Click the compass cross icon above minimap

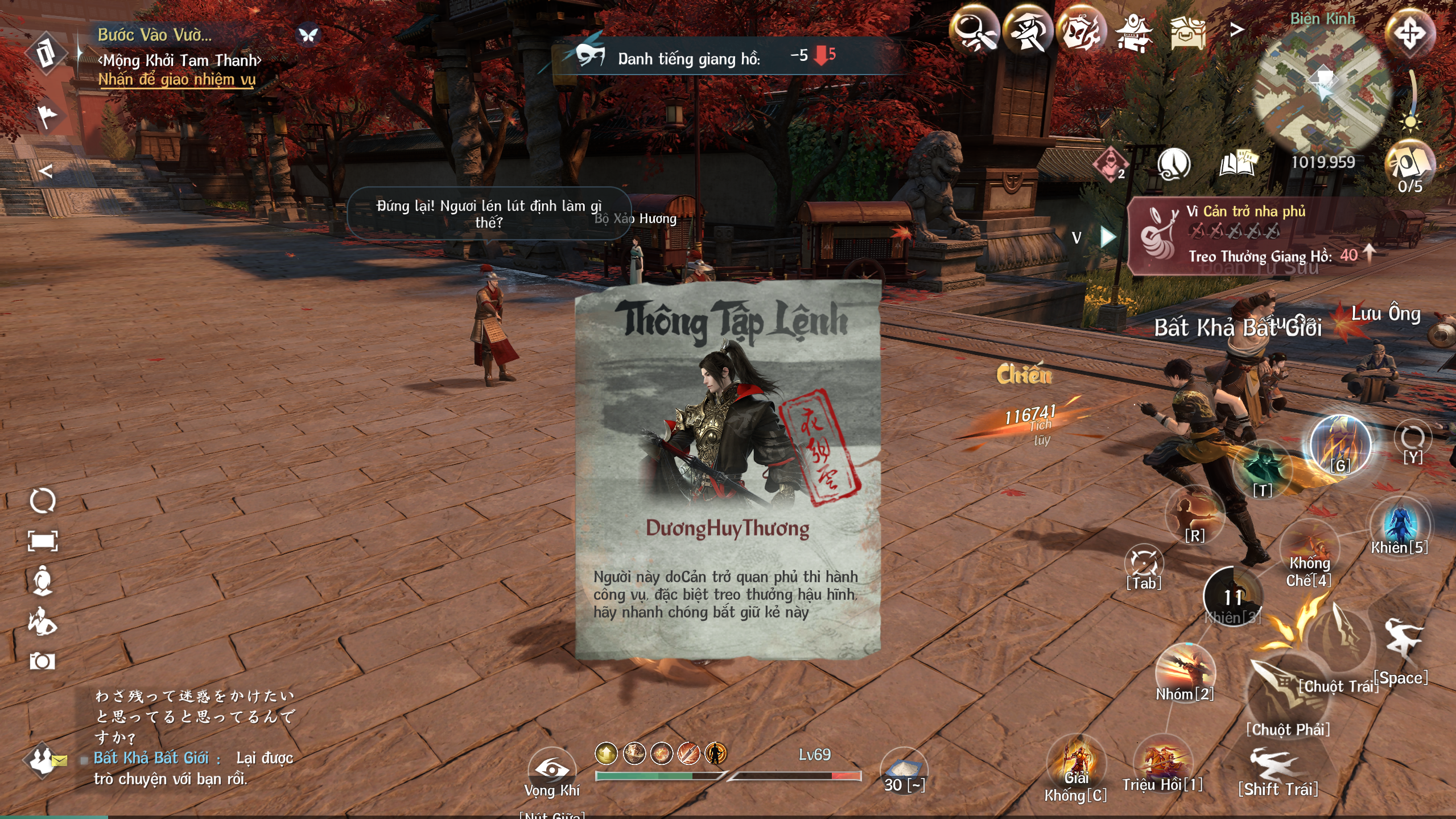[x=1409, y=32]
